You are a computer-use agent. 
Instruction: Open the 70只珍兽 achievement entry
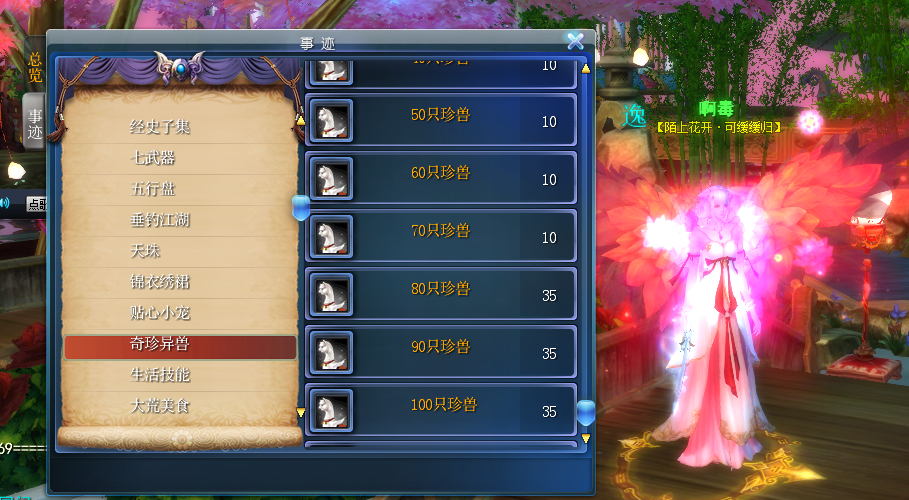click(440, 236)
